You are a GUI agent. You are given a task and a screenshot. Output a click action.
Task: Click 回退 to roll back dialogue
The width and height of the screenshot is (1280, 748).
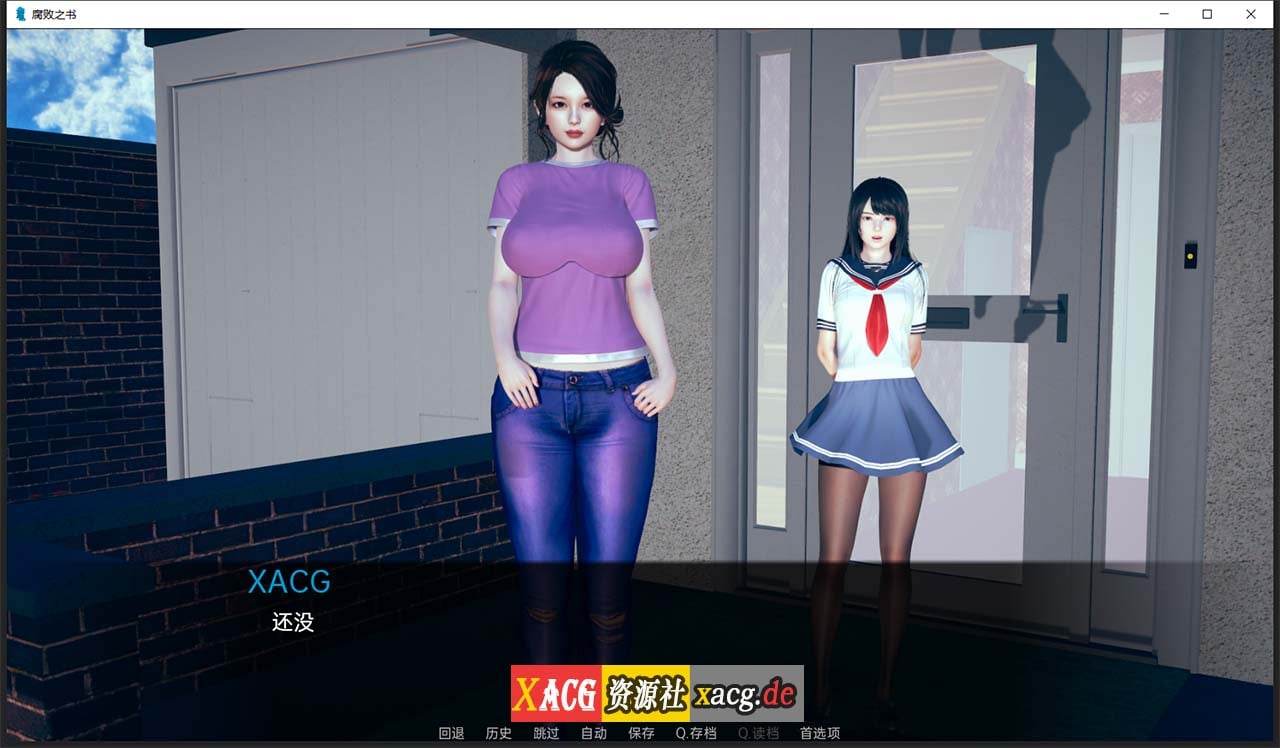point(451,733)
